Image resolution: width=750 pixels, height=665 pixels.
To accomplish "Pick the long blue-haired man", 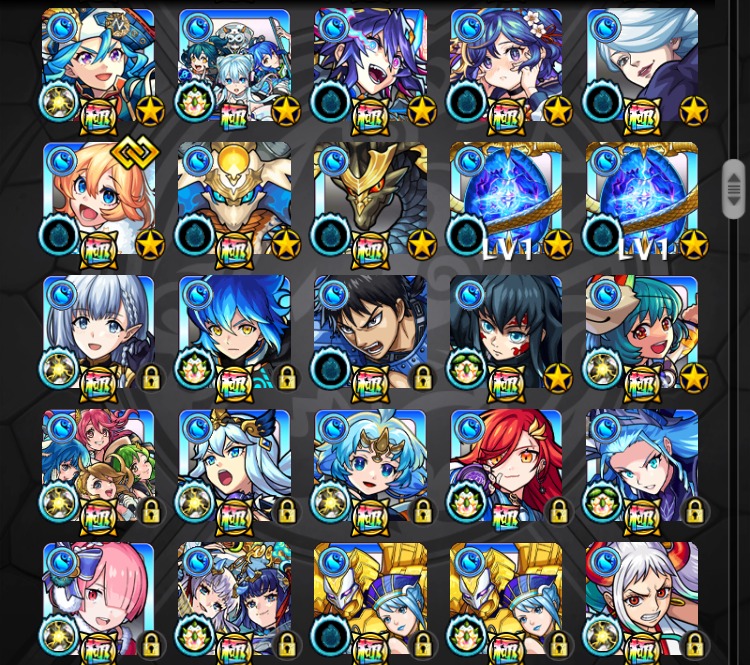I will click(642, 465).
